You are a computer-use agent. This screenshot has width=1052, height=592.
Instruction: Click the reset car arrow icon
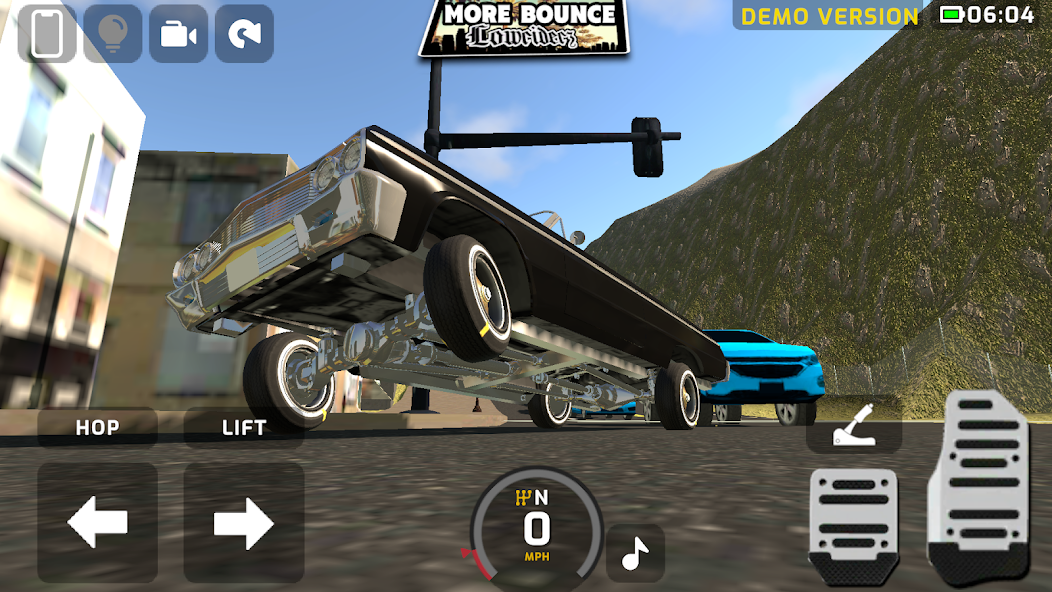coord(244,34)
